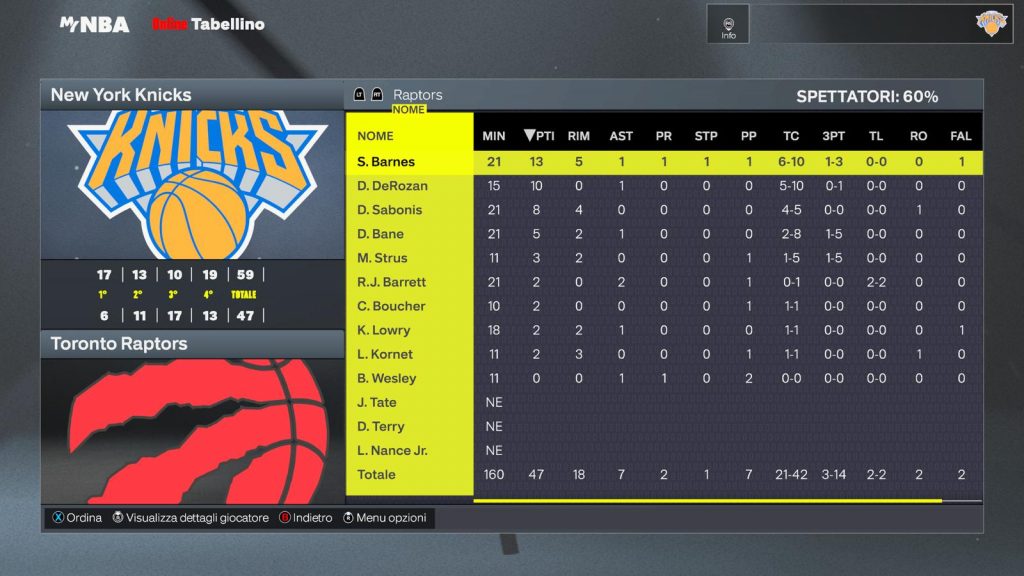Select J. Tate row

[x=377, y=402]
